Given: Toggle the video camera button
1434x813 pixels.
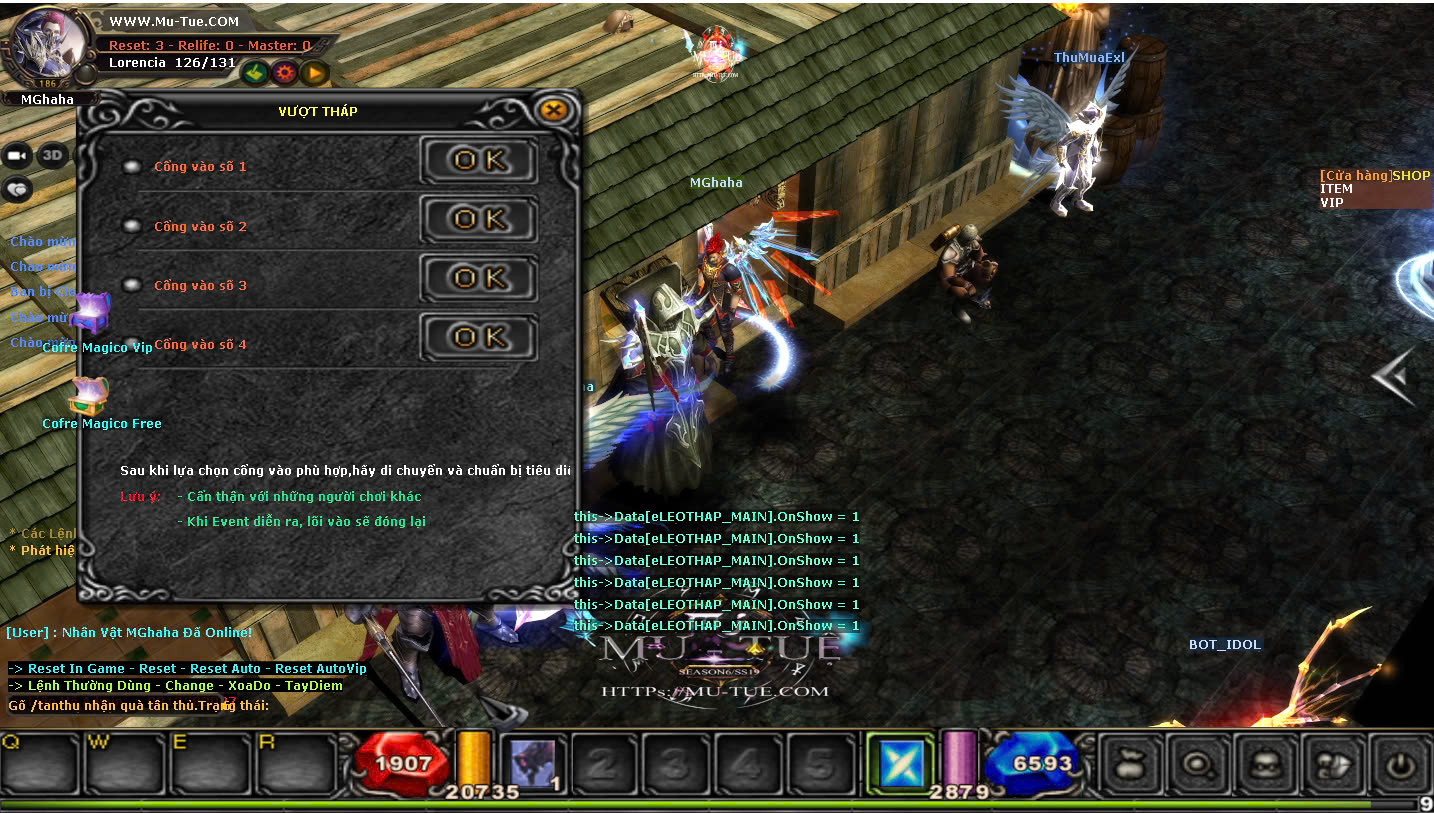Looking at the screenshot, I should point(17,155).
